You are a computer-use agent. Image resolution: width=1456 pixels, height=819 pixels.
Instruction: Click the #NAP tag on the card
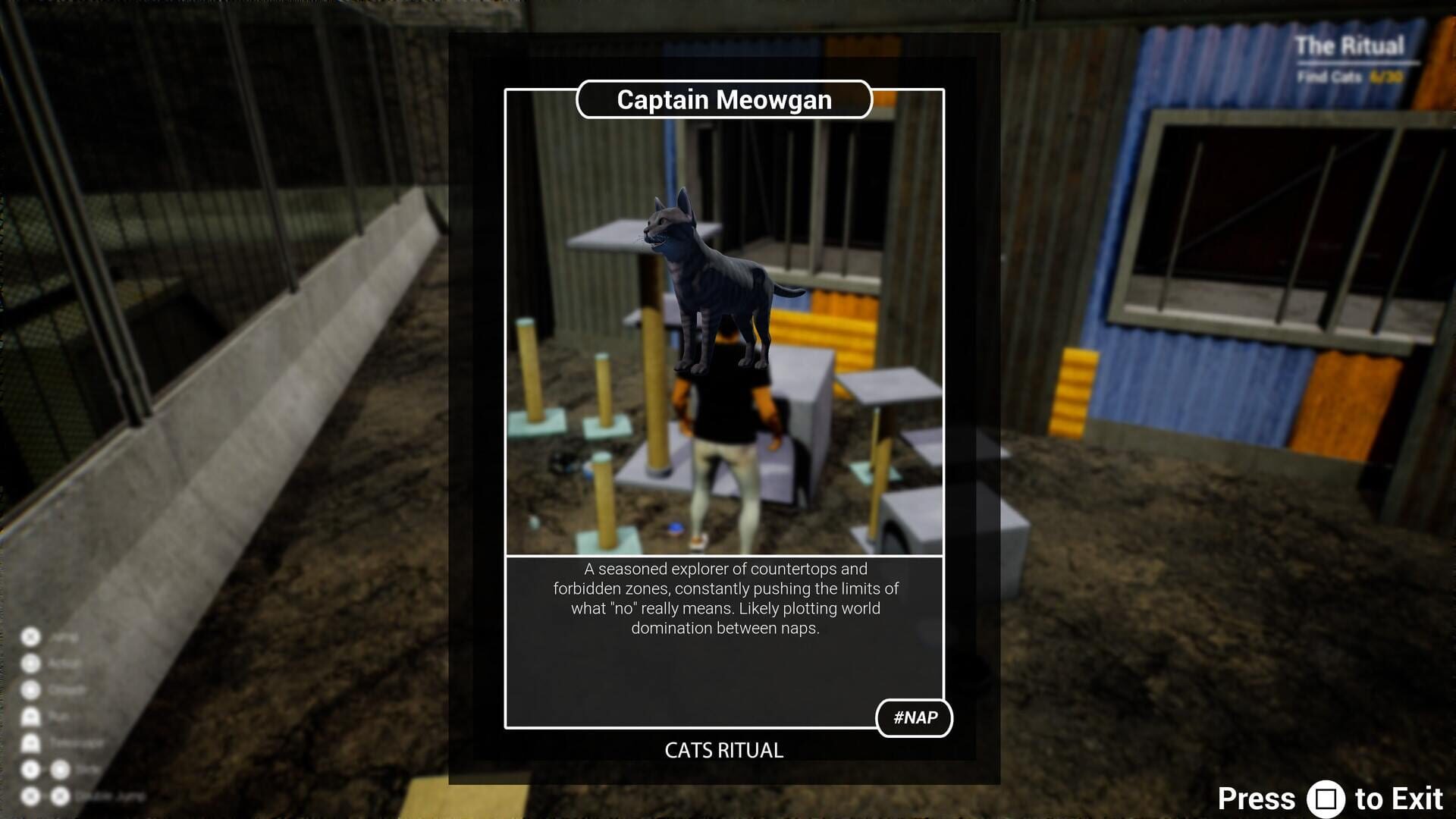click(x=914, y=717)
